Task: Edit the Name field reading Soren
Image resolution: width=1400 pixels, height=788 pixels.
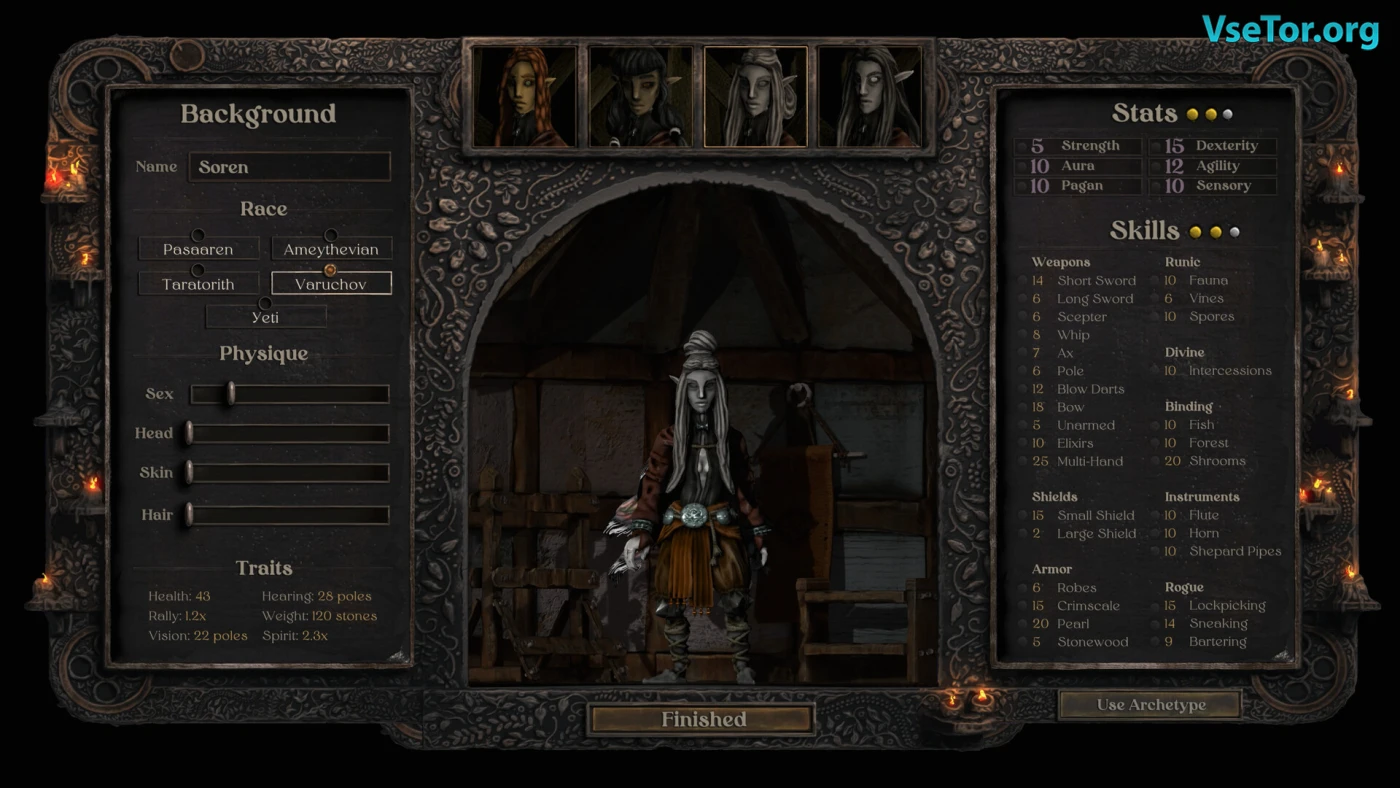Action: 289,167
